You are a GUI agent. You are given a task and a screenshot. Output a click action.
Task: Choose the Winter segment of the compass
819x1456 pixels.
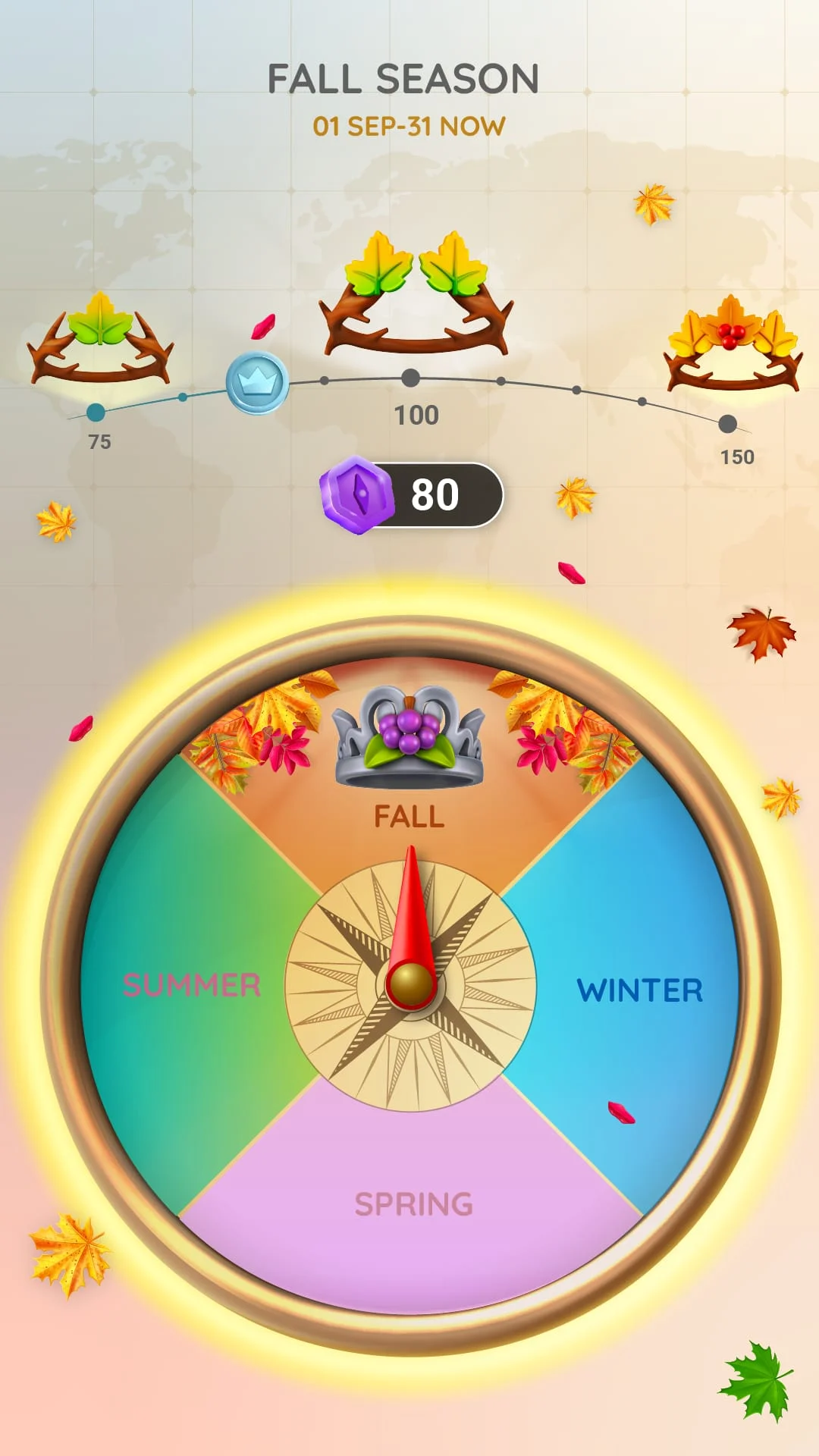[x=639, y=990]
